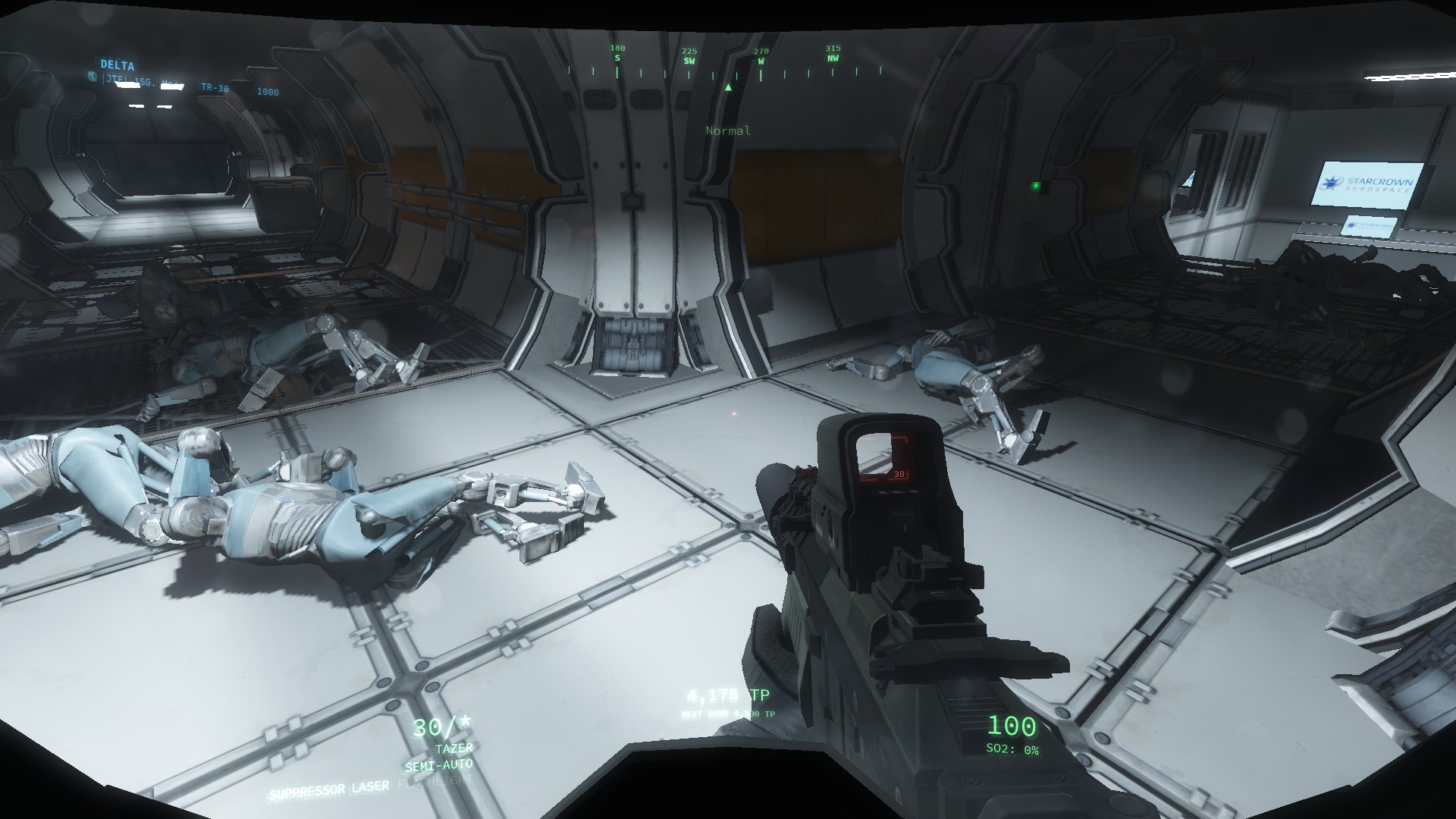The height and width of the screenshot is (819, 1456).
Task: Toggle the LASER attachment indicator
Action: pyautogui.click(x=371, y=787)
